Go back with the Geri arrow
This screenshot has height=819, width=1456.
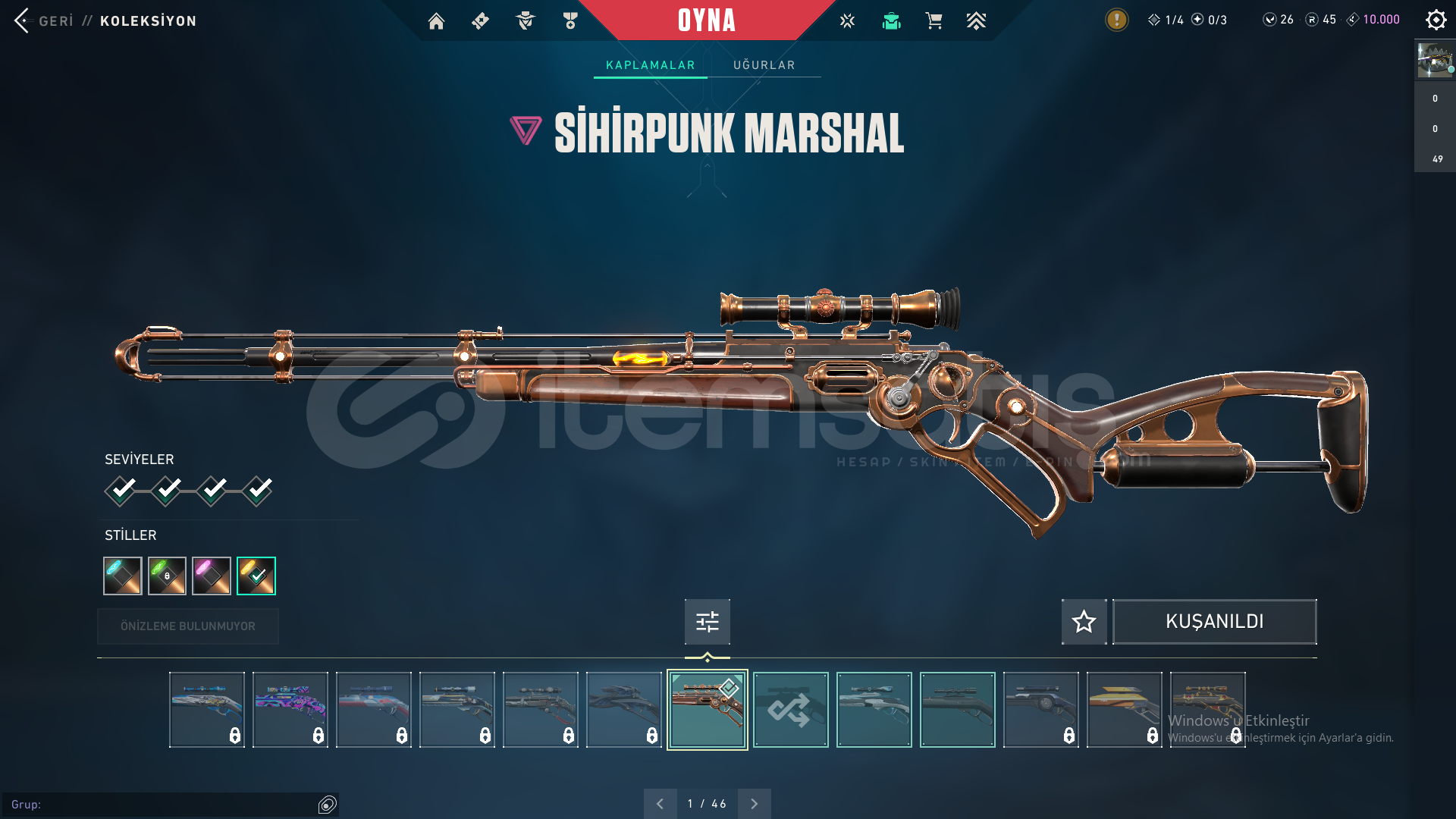coord(23,20)
